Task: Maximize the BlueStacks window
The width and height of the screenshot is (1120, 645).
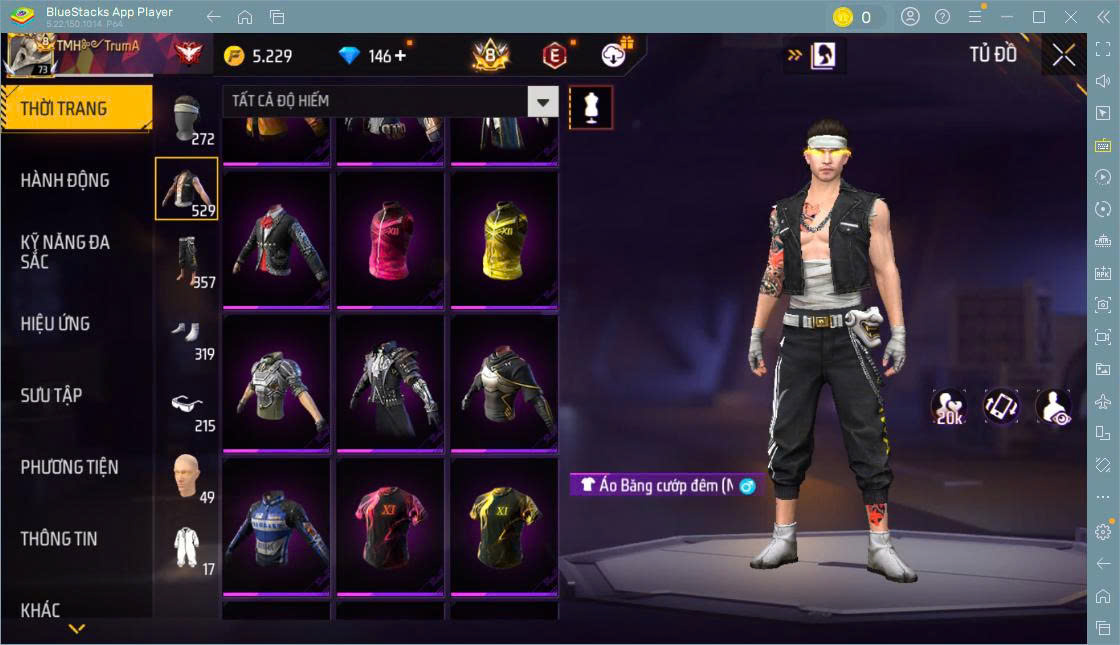Action: point(1039,17)
